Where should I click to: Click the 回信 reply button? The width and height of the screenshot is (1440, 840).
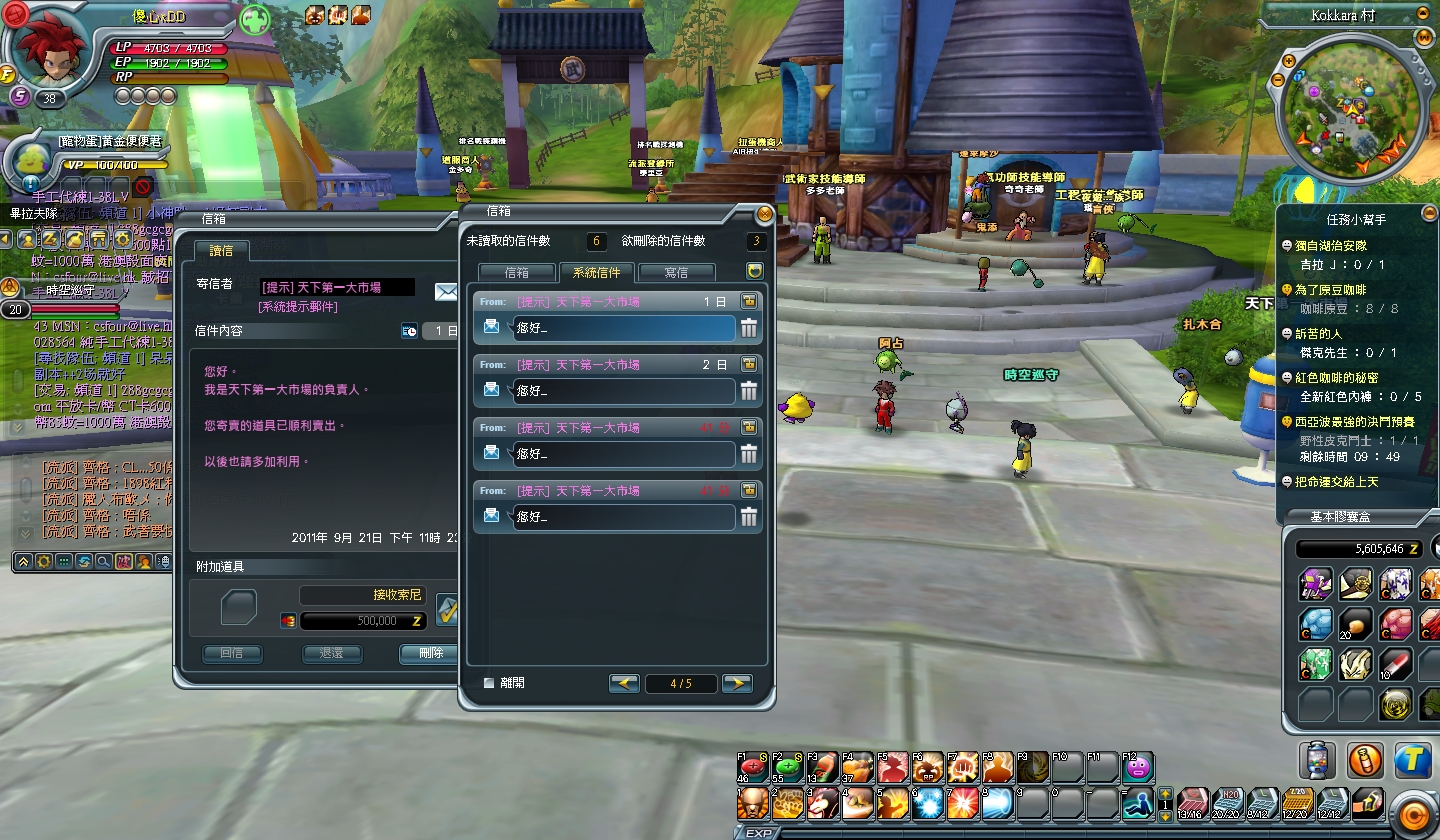click(232, 653)
